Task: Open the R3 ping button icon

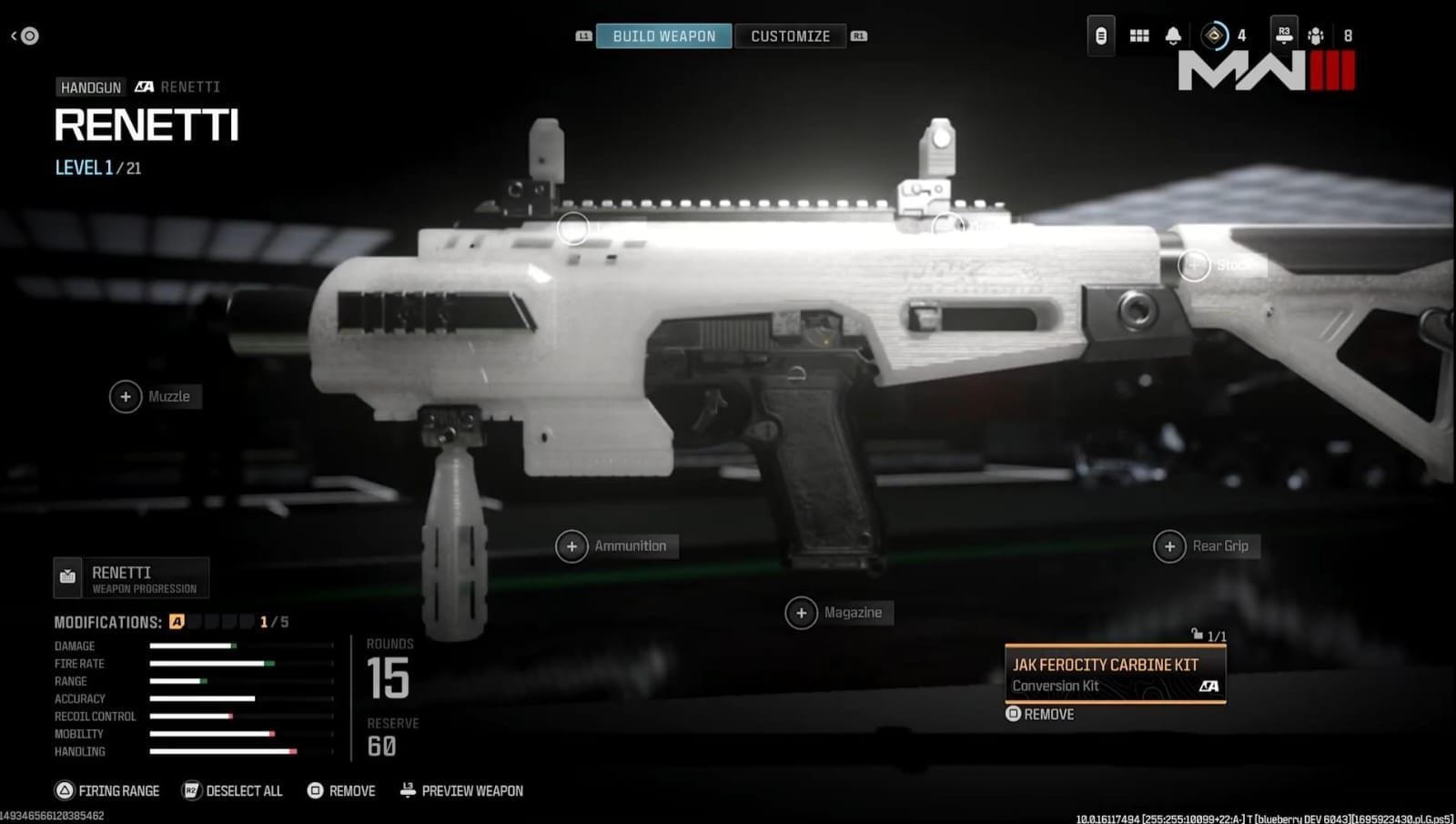Action: point(1284,36)
